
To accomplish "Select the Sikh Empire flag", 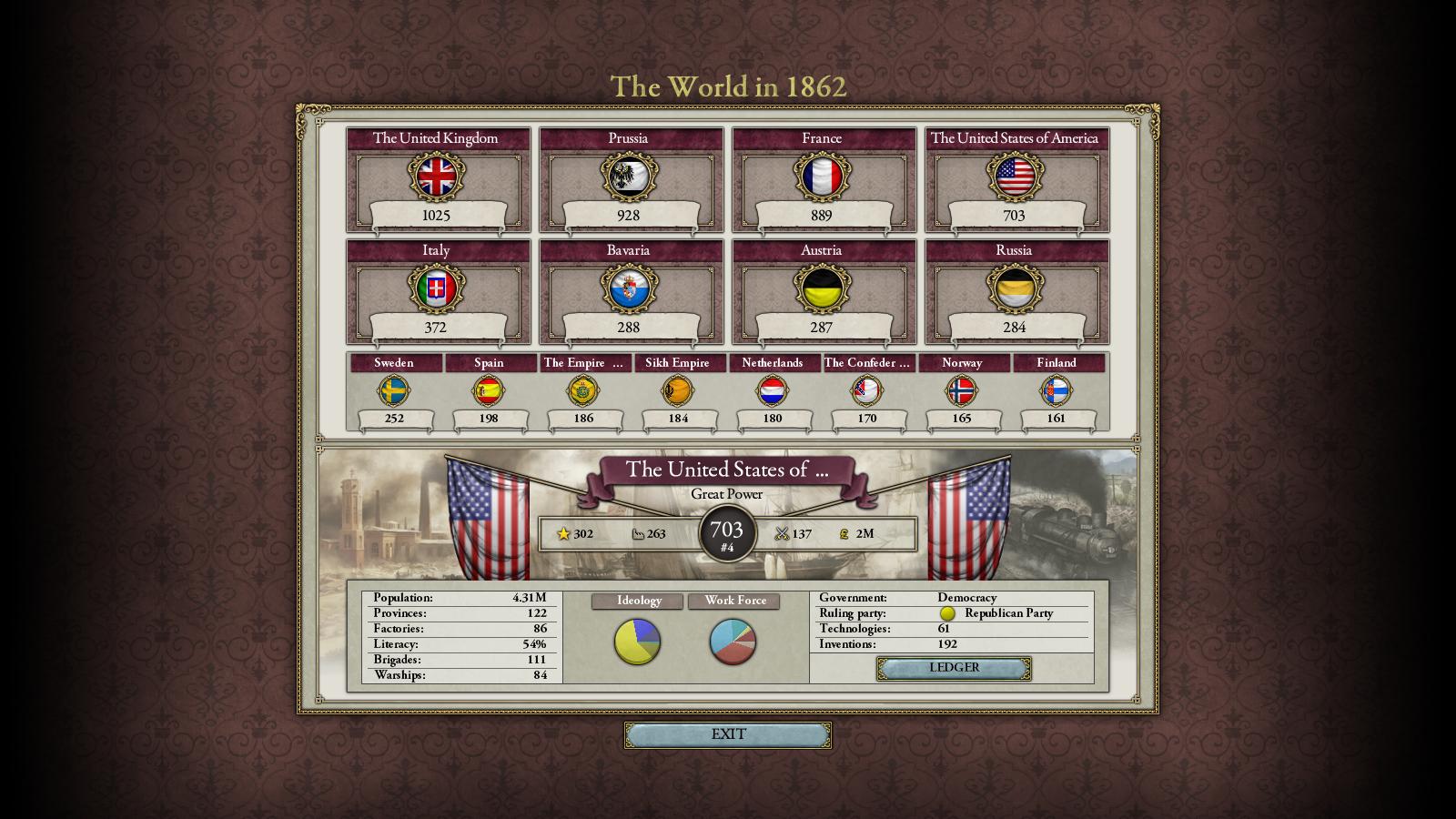I will pyautogui.click(x=678, y=391).
